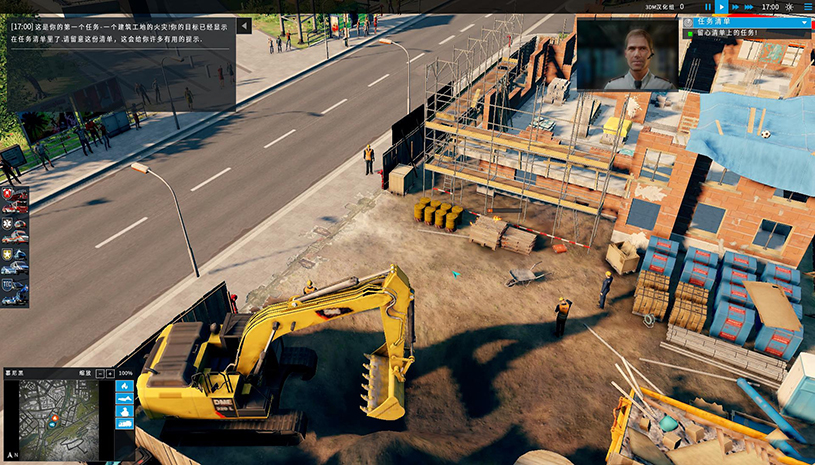Toggle the vehicle filter on minimap
815x465 pixels.
tap(125, 423)
